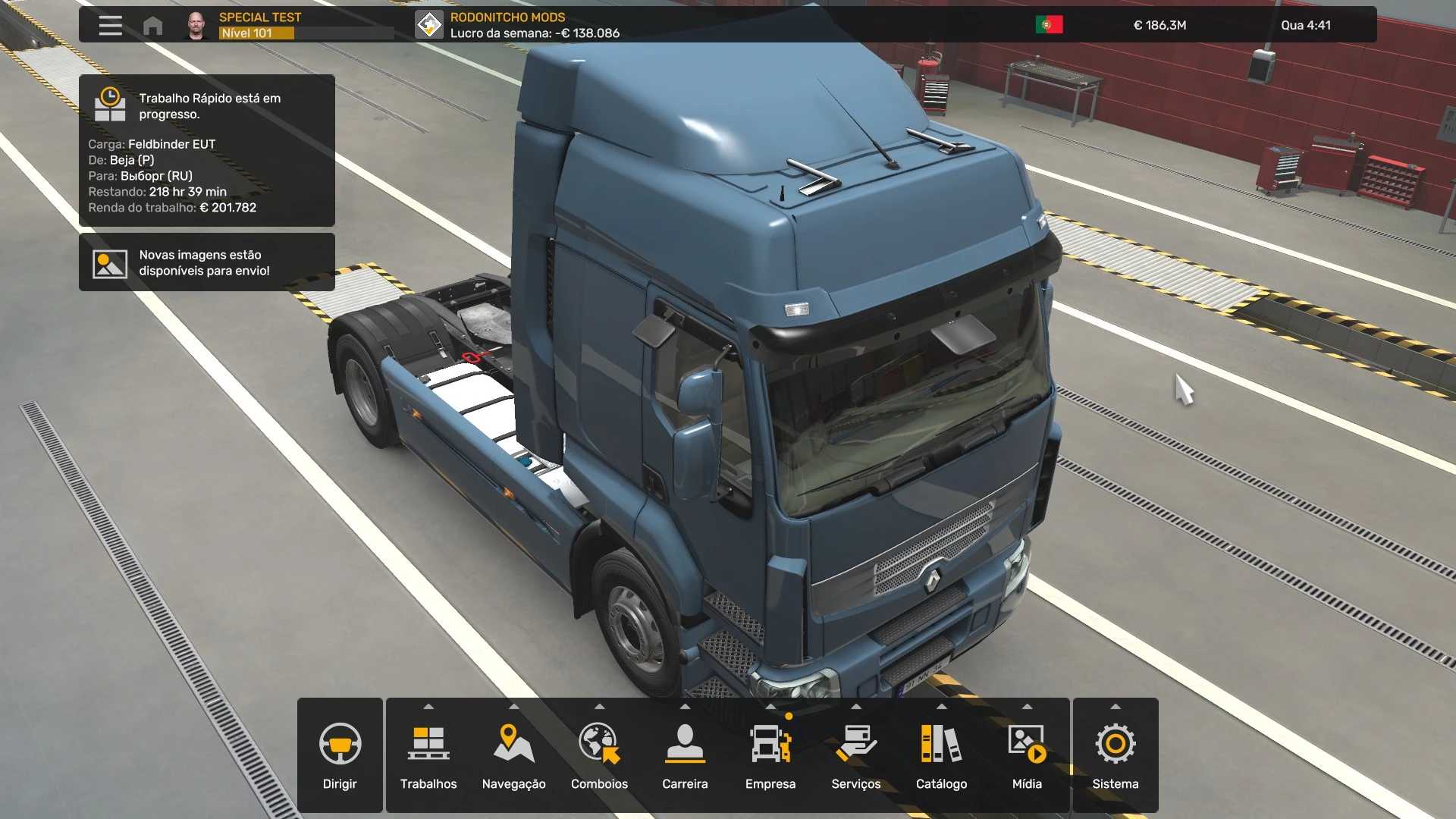The height and width of the screenshot is (819, 1456).
Task: Browse the Catálogo menu
Action: point(941,755)
